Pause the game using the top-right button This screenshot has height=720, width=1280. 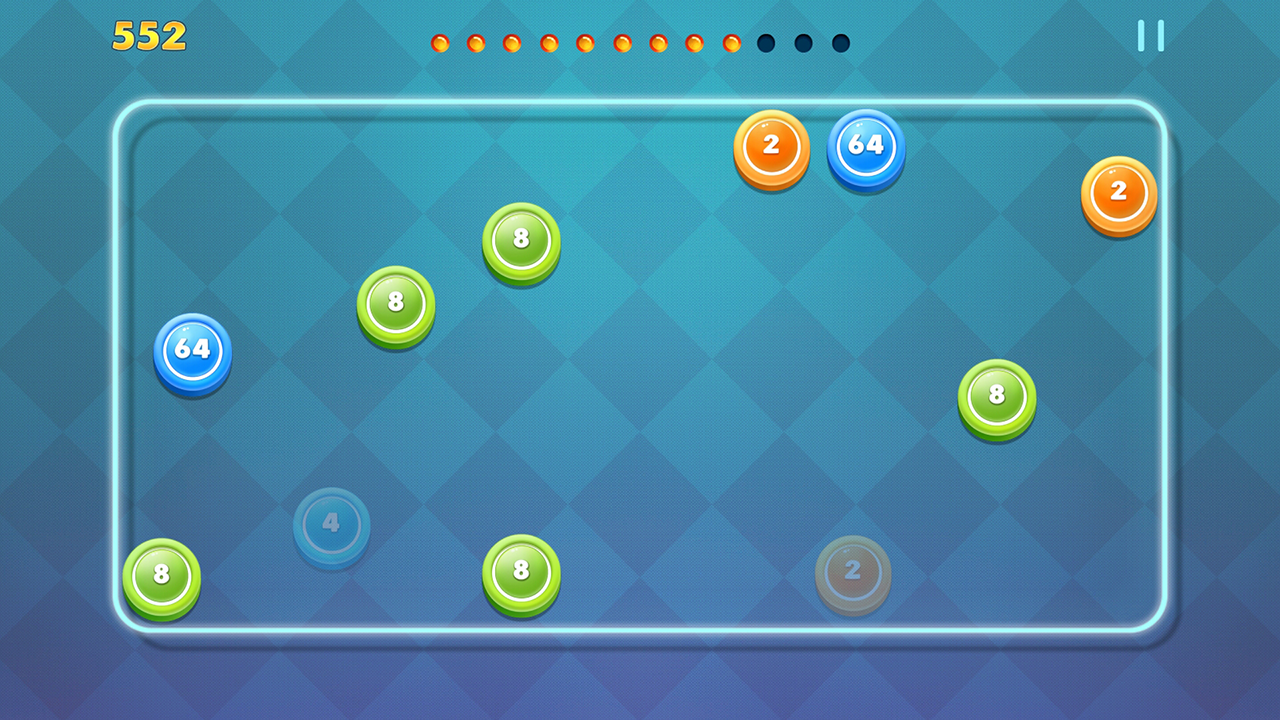click(1150, 35)
